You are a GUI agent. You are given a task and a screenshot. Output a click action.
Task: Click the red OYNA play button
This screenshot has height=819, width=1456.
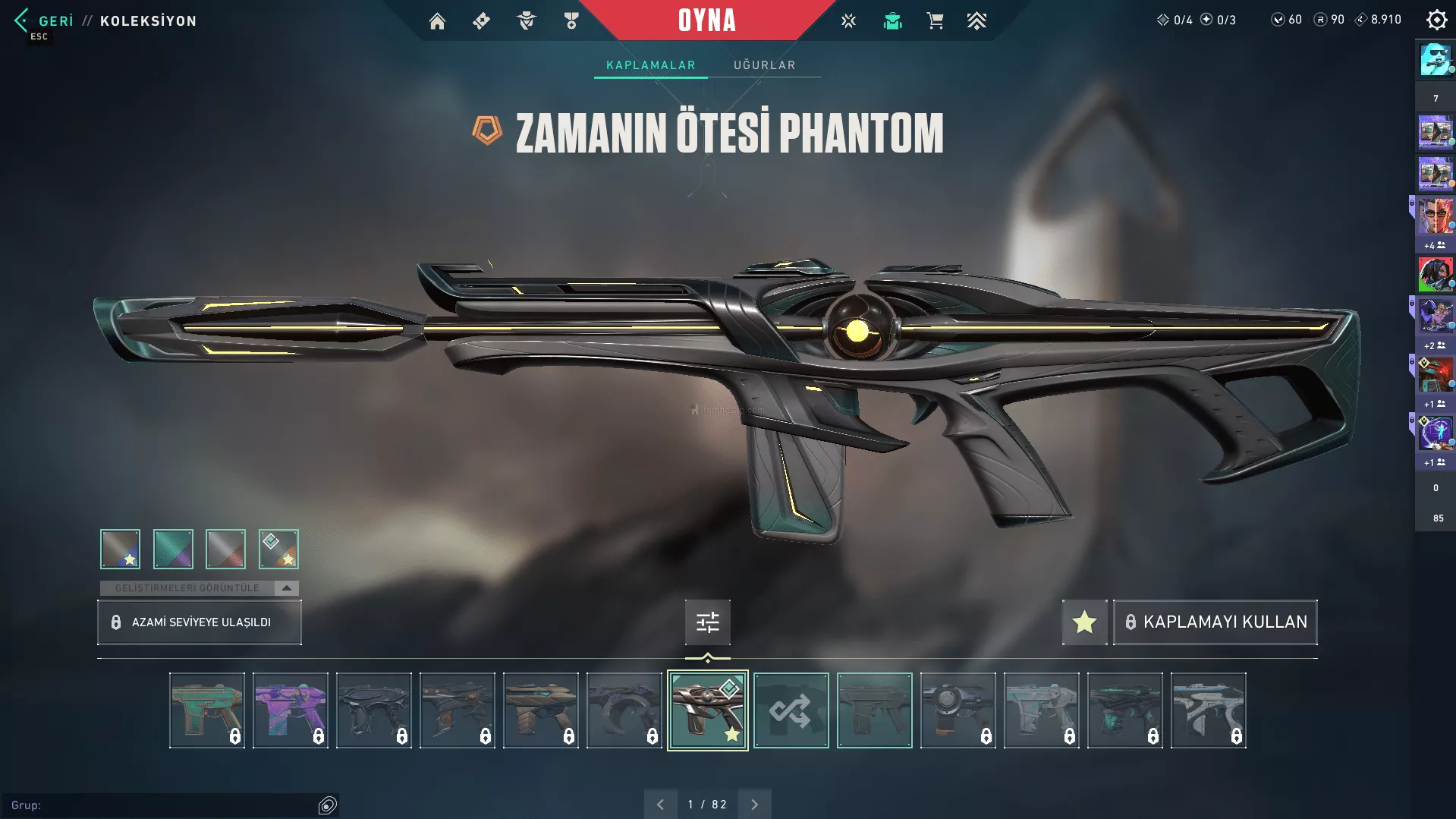pyautogui.click(x=706, y=20)
